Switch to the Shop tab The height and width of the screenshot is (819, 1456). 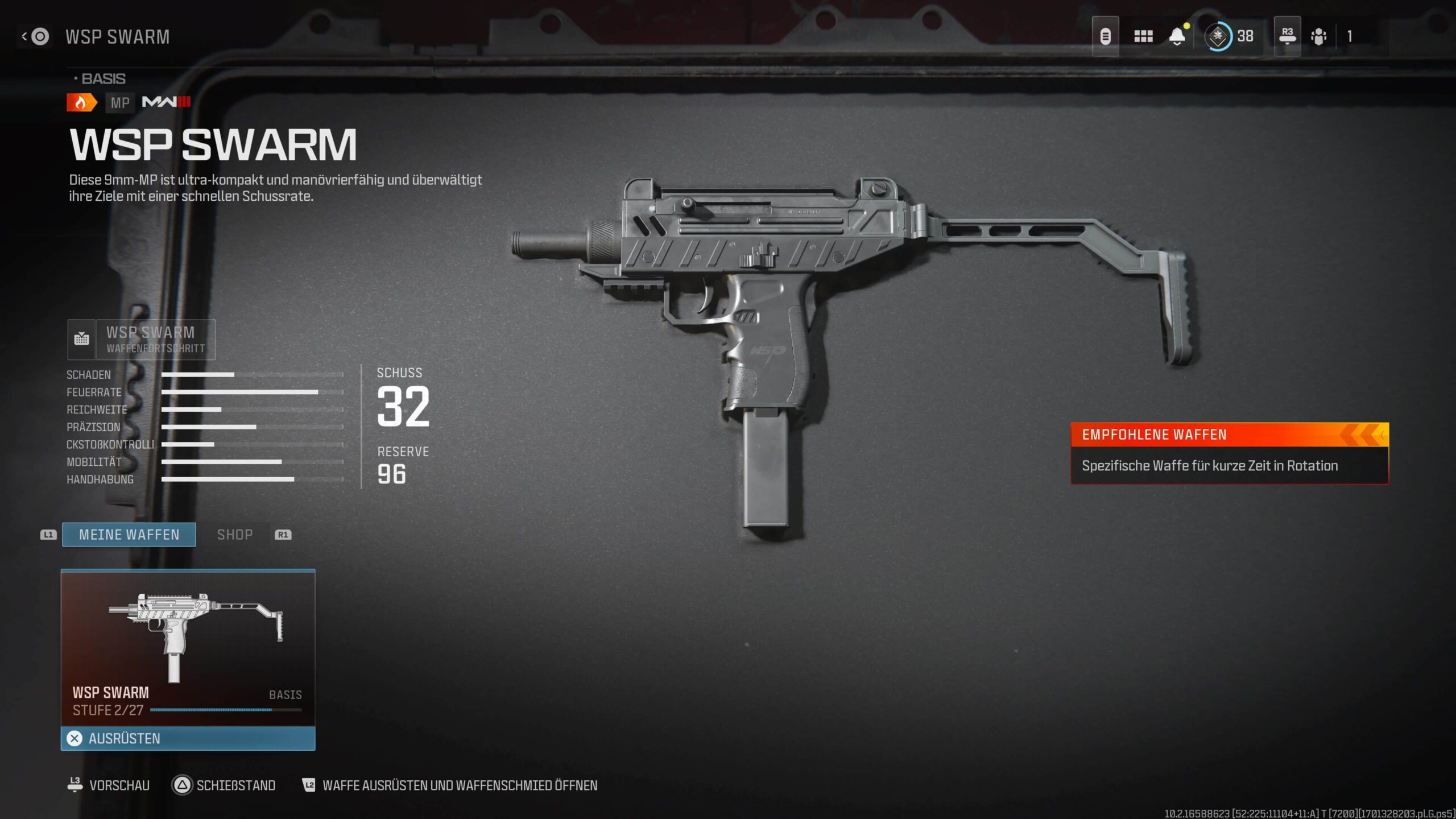coord(235,535)
